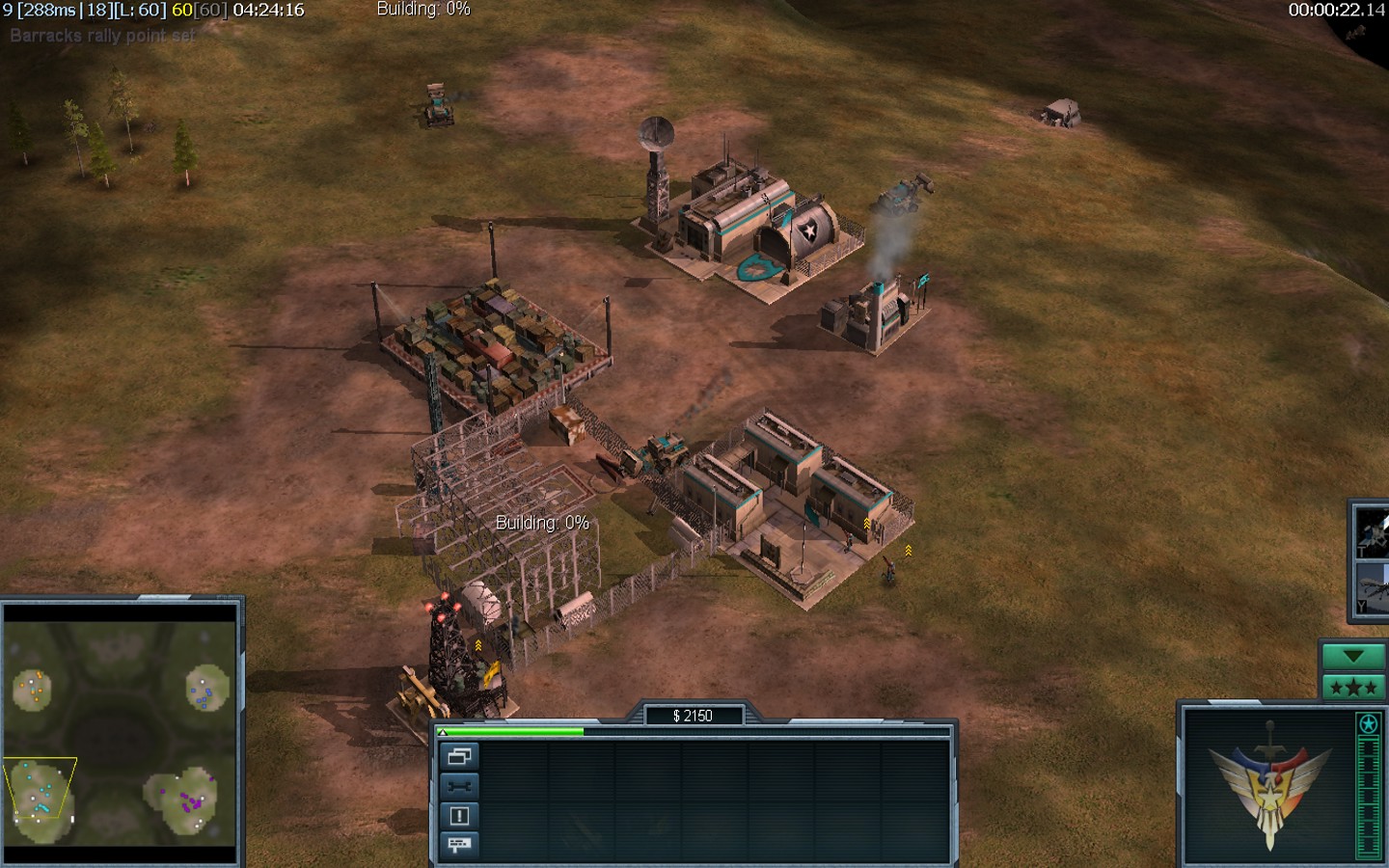1389x868 pixels.
Task: Activate the T-hotkey power shortcut icon
Action: pyautogui.click(x=1372, y=531)
